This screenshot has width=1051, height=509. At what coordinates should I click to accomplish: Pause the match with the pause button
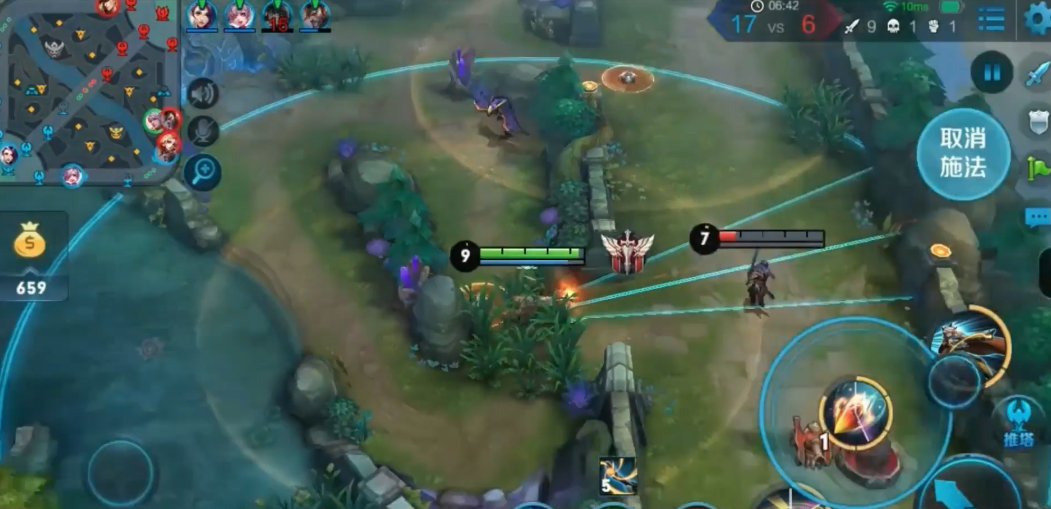(x=991, y=73)
